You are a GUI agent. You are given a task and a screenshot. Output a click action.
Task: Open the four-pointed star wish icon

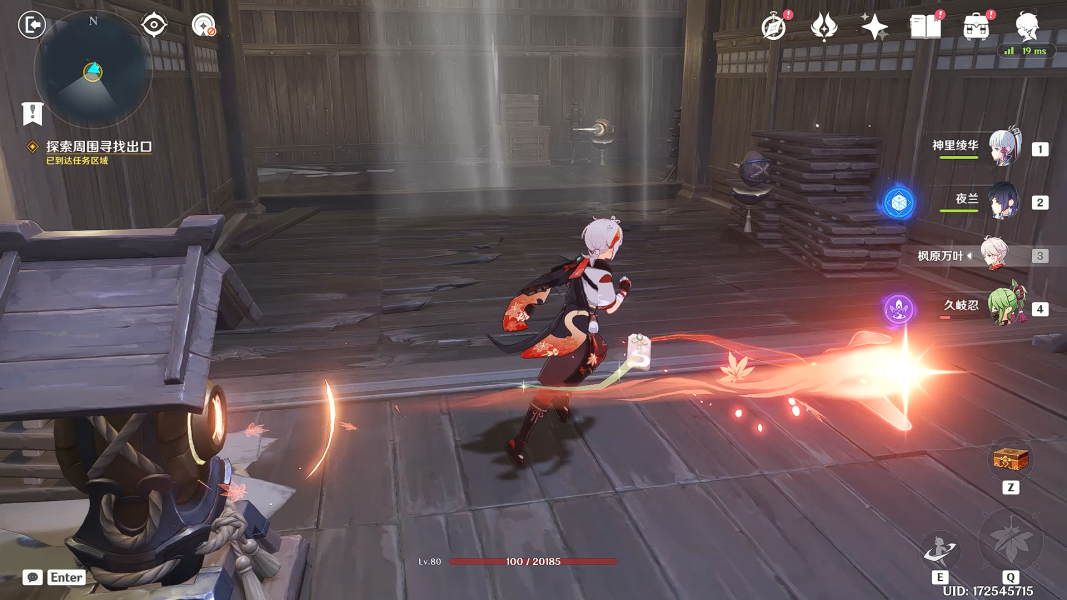(875, 27)
